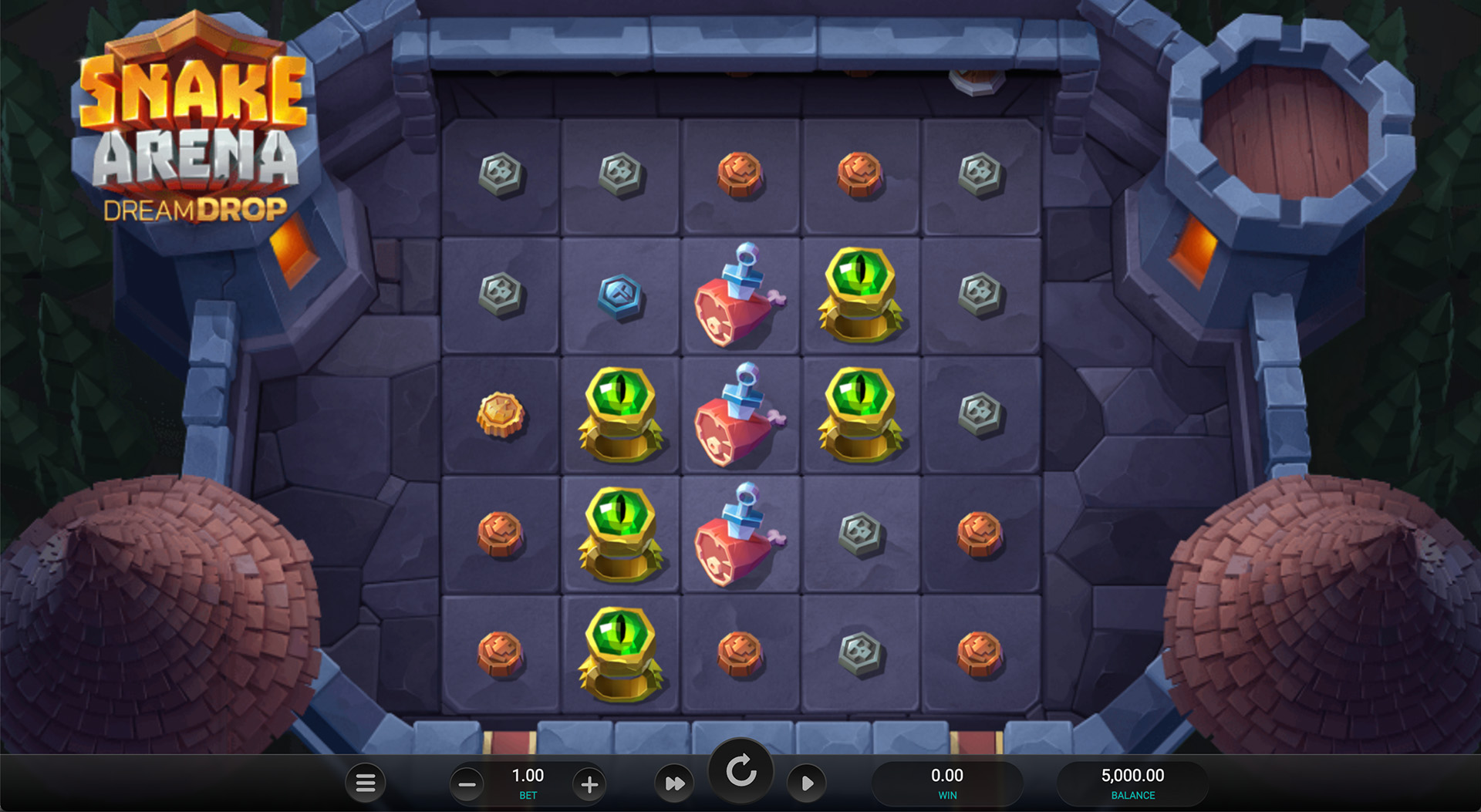Increase the bet with the plus button

[x=589, y=783]
